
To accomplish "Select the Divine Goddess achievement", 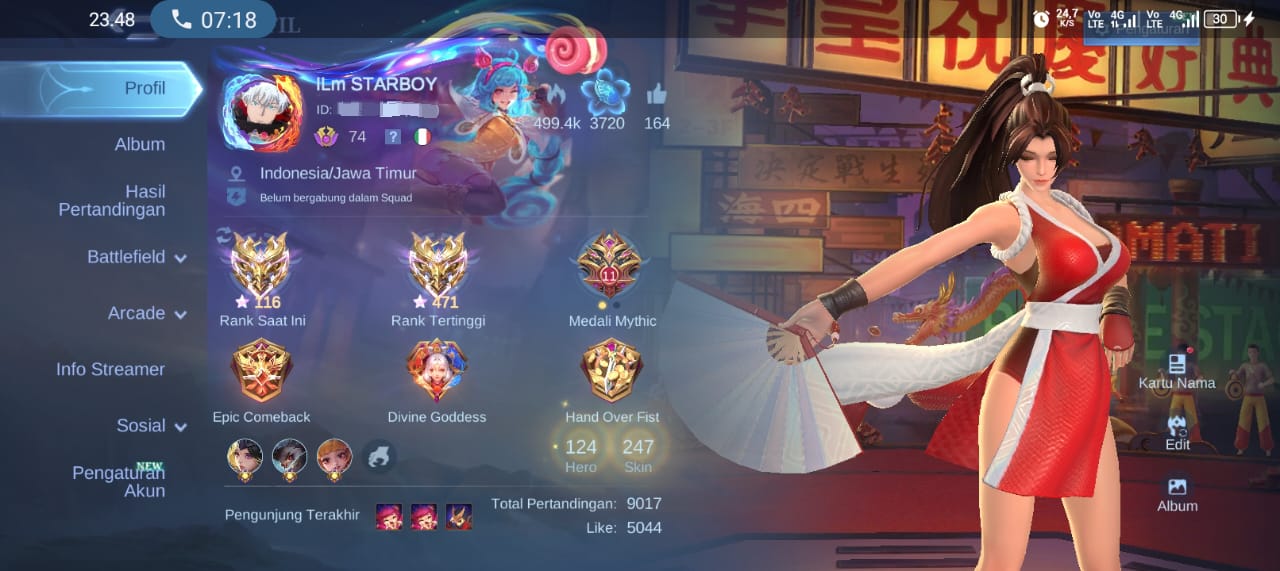I will (437, 372).
